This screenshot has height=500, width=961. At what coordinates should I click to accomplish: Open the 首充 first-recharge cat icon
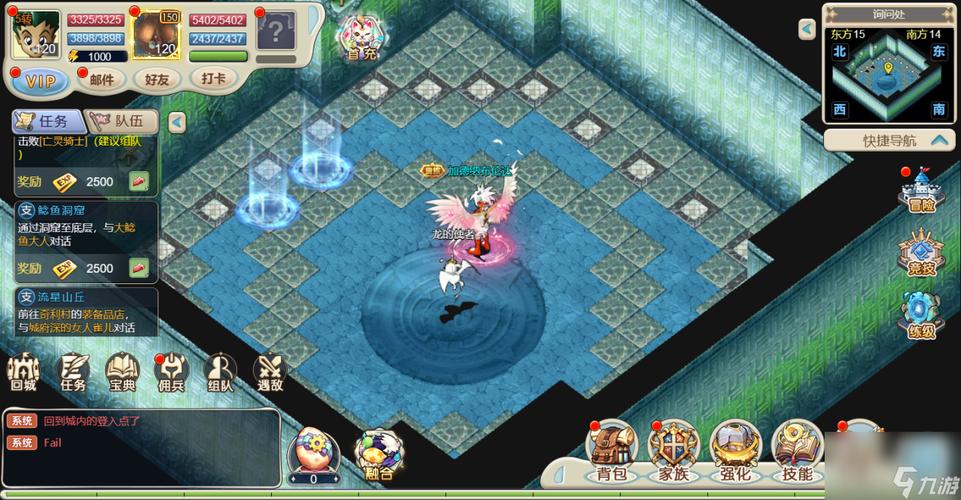point(360,38)
